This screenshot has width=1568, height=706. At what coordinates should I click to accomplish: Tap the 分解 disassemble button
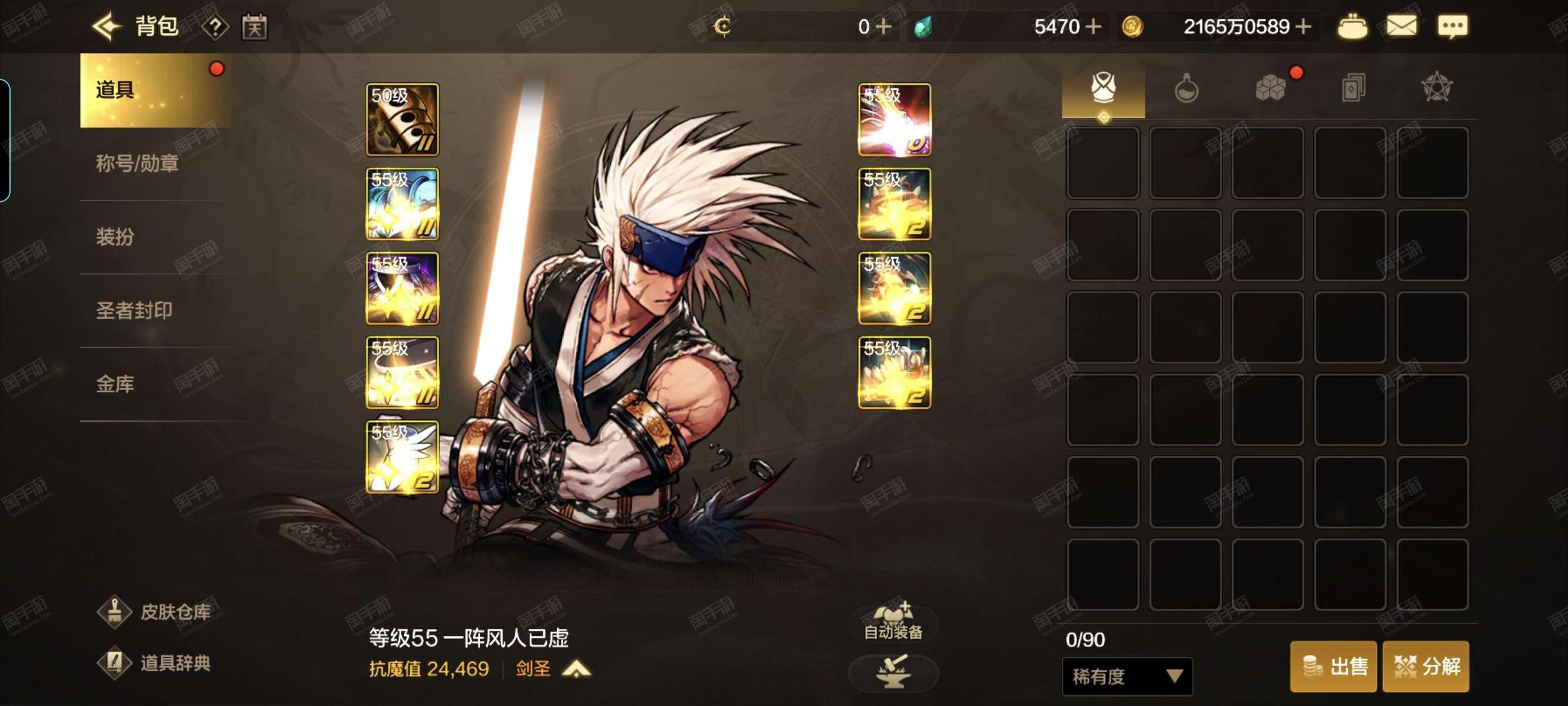(x=1426, y=667)
